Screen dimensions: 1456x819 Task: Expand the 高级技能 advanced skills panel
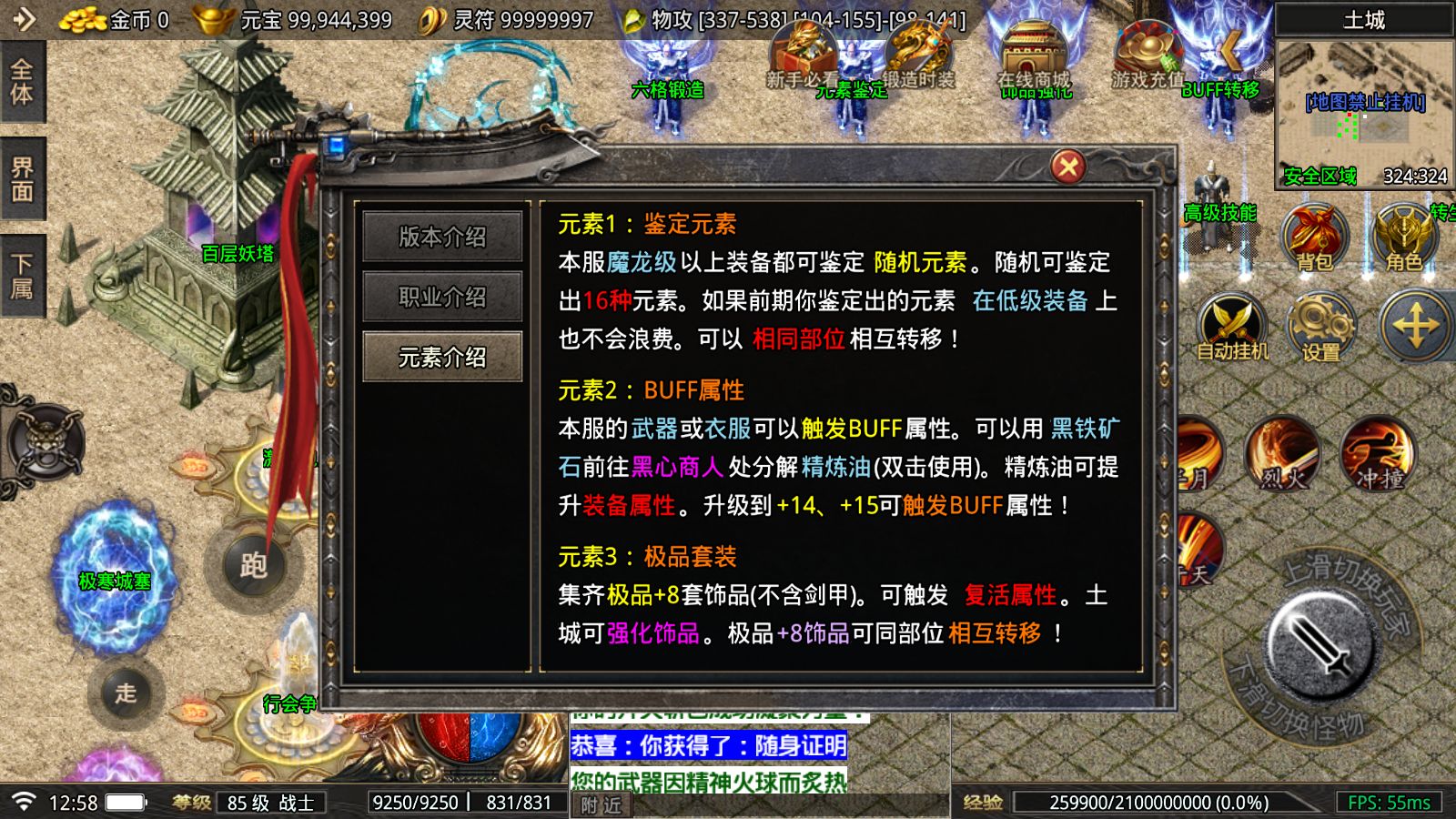click(1219, 214)
